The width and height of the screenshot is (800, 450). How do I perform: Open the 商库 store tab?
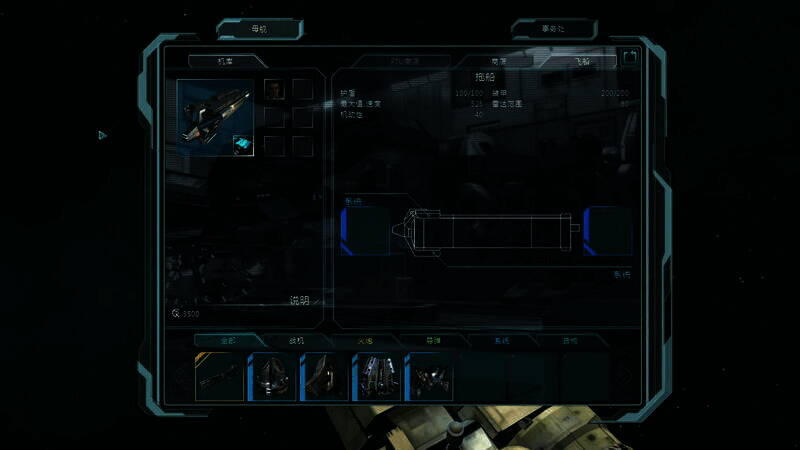point(497,61)
